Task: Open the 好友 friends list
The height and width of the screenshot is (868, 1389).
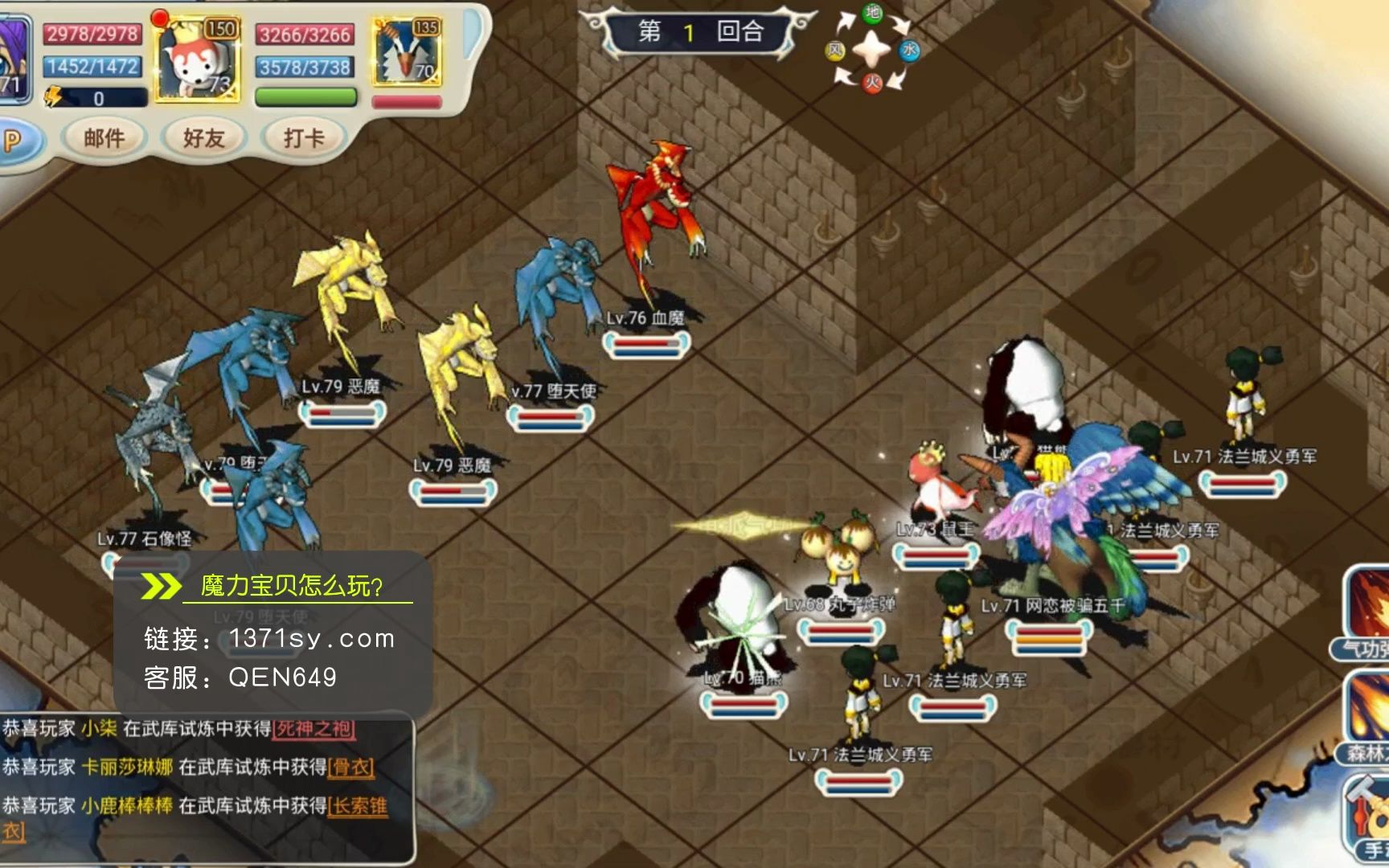Action: coord(203,138)
